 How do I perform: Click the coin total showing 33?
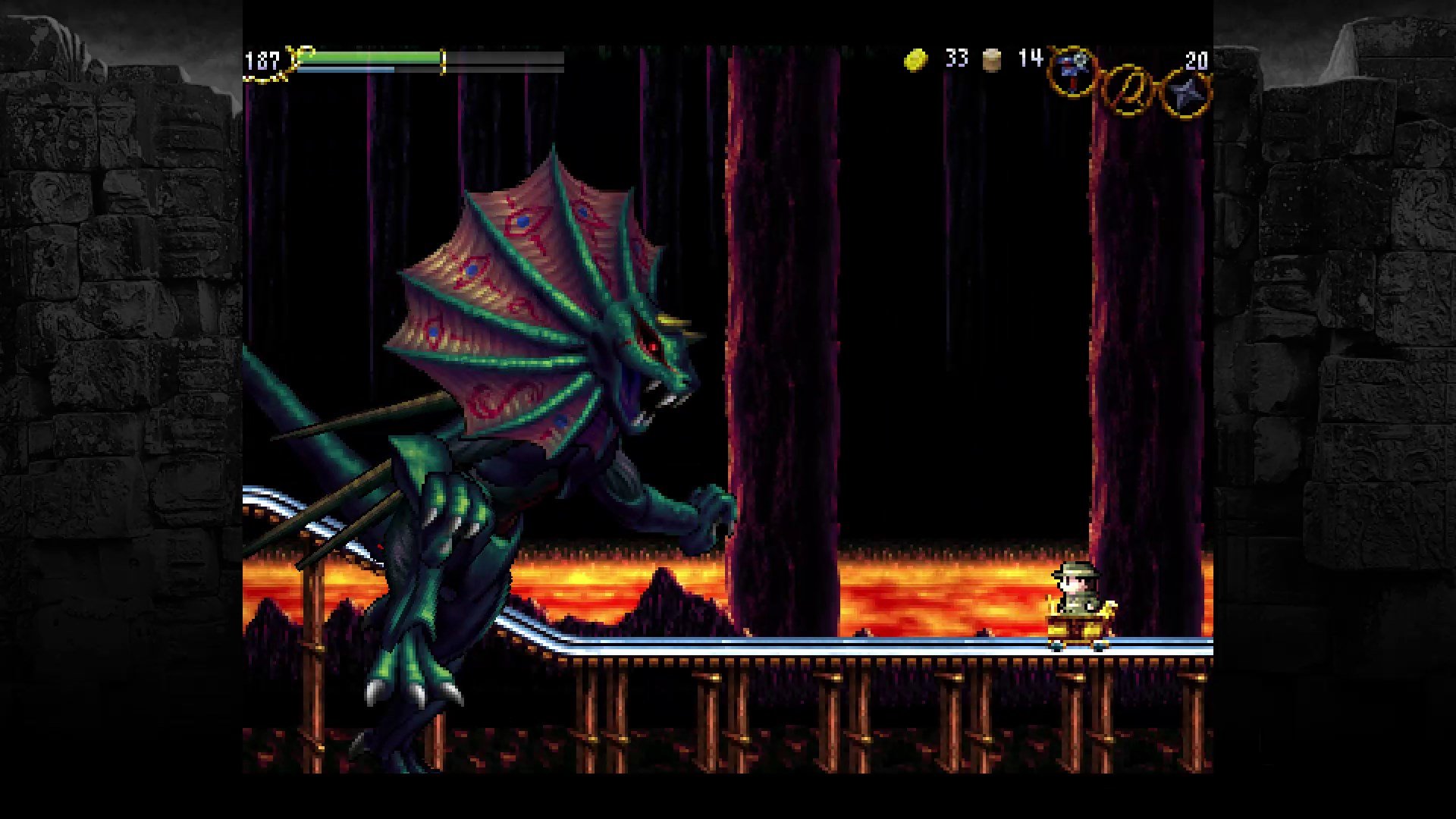click(957, 59)
